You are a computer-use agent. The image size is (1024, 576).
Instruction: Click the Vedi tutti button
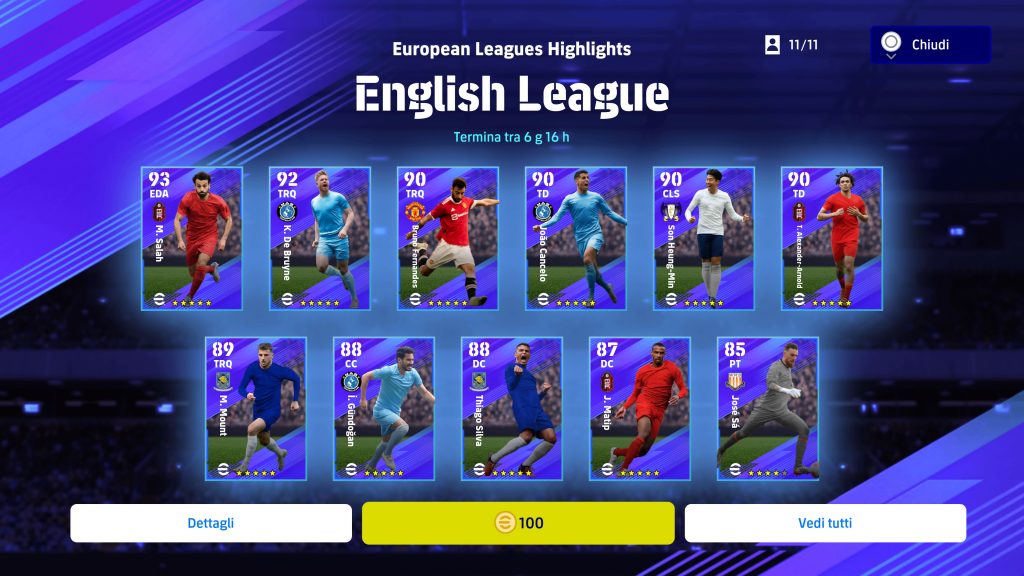[825, 523]
